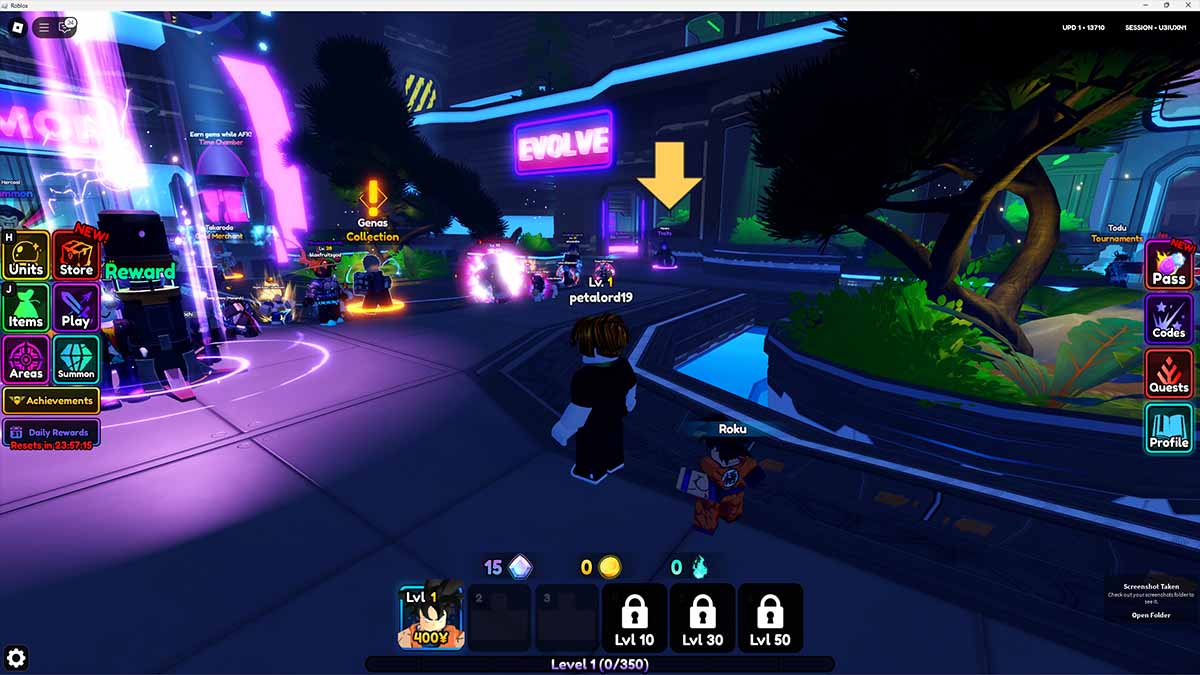Screen dimensions: 1200x675
Task: Open the settings gear icon
Action: [x=16, y=657]
